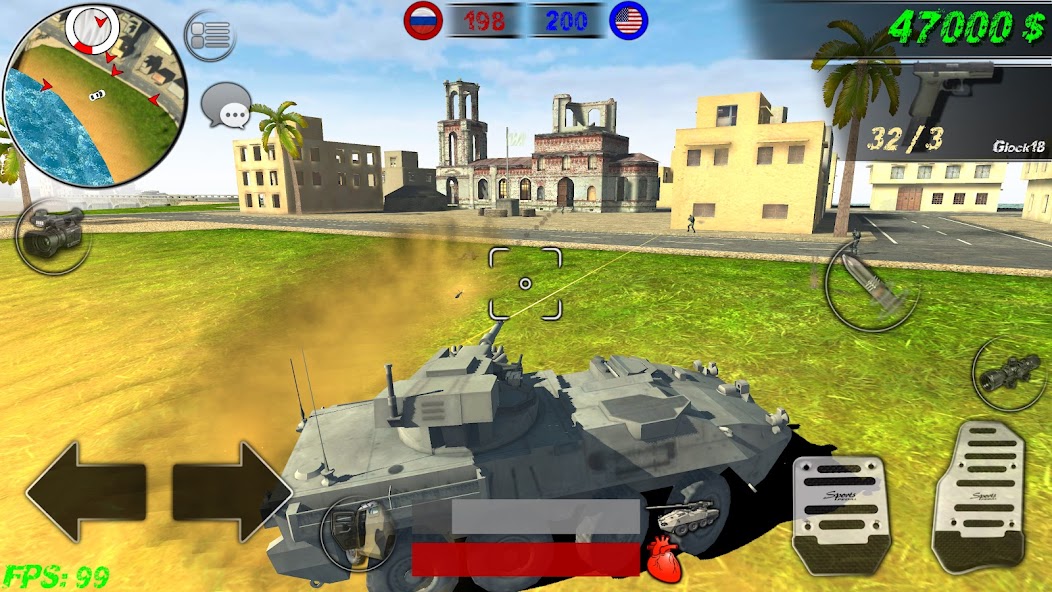Steer right with the right arrow
This screenshot has width=1052, height=592.
pyautogui.click(x=230, y=492)
